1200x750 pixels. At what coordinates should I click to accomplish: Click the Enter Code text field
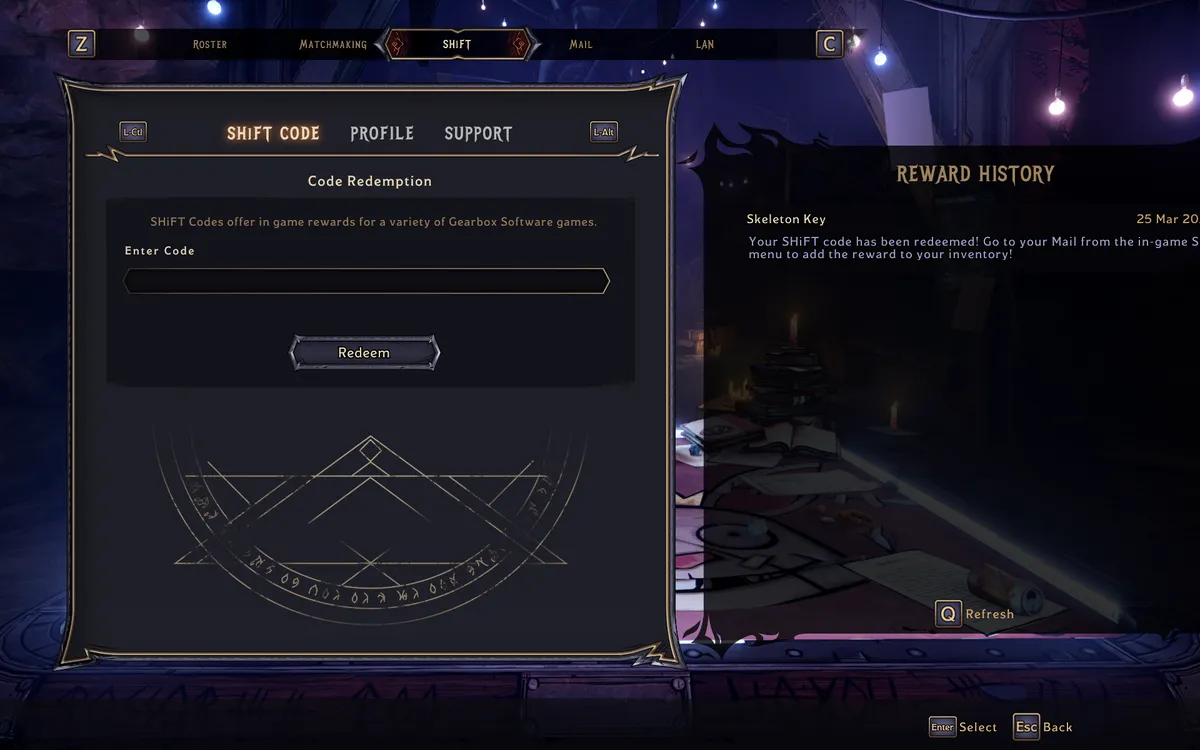(366, 281)
